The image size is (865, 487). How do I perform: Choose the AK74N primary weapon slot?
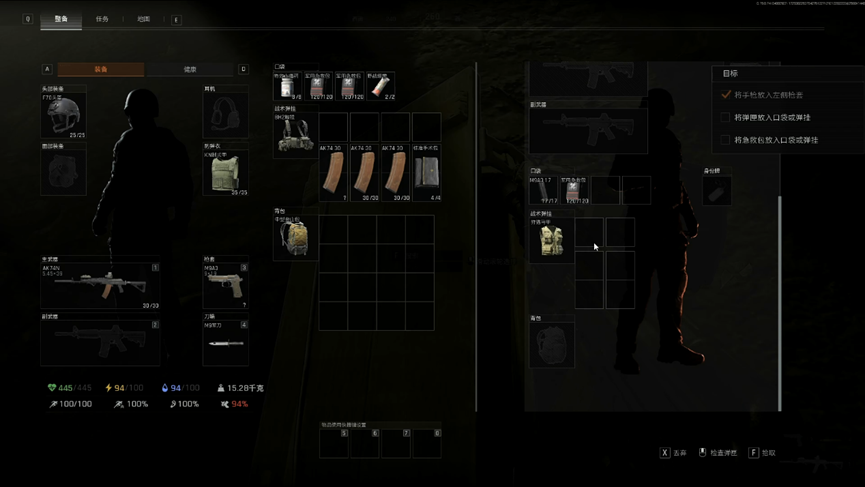(x=100, y=286)
